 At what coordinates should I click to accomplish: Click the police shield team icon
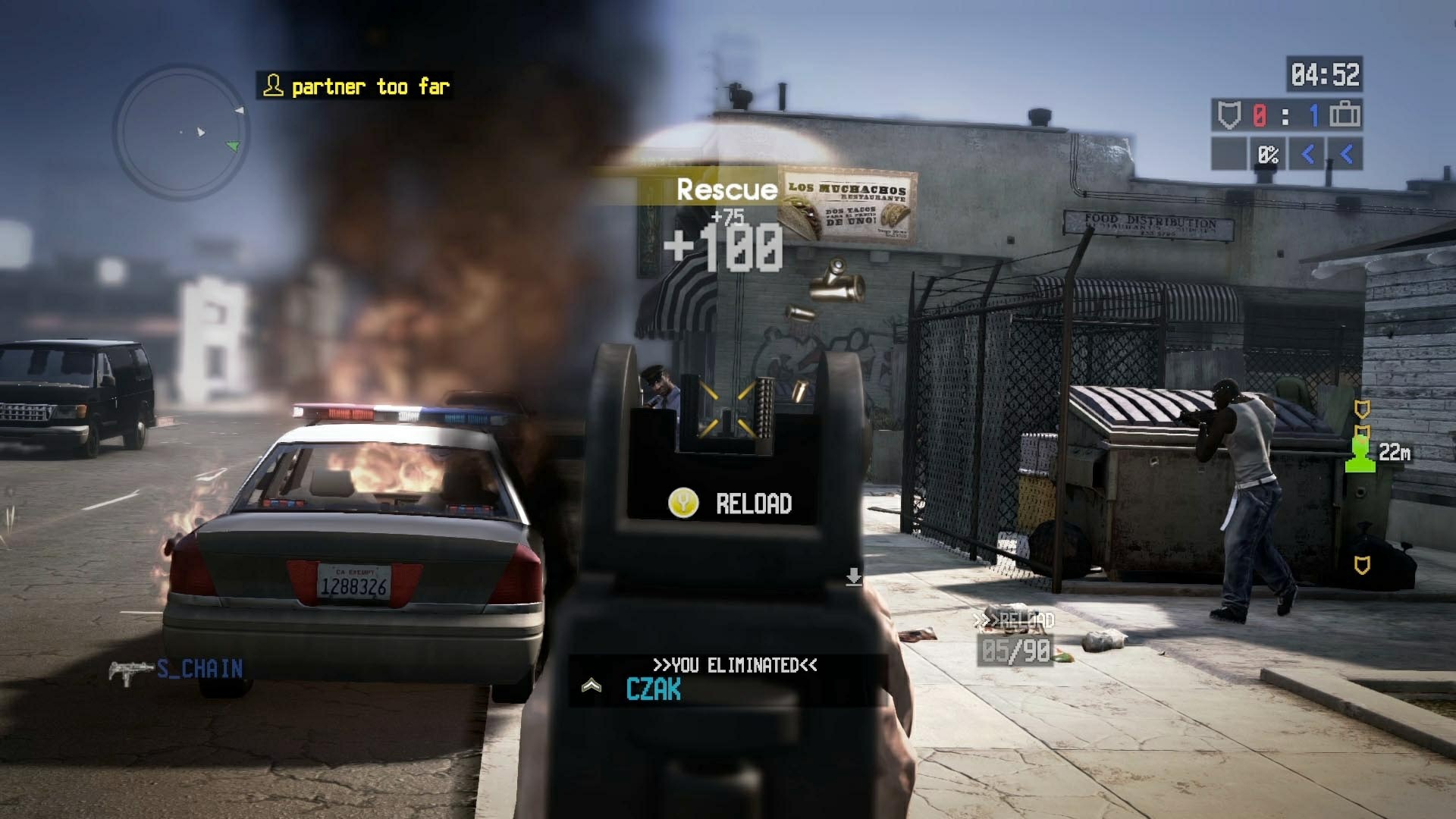click(x=1228, y=115)
